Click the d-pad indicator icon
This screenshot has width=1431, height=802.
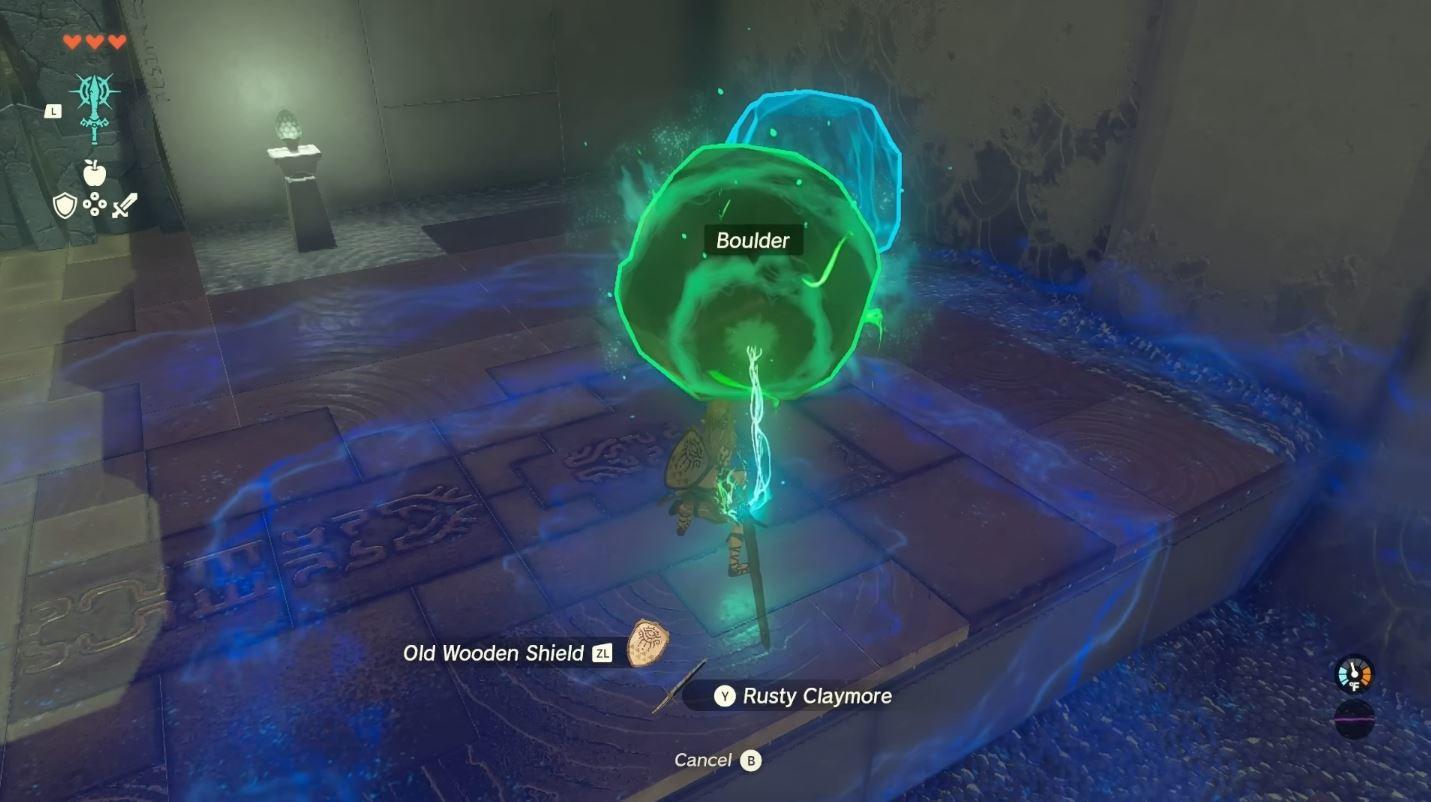point(93,206)
